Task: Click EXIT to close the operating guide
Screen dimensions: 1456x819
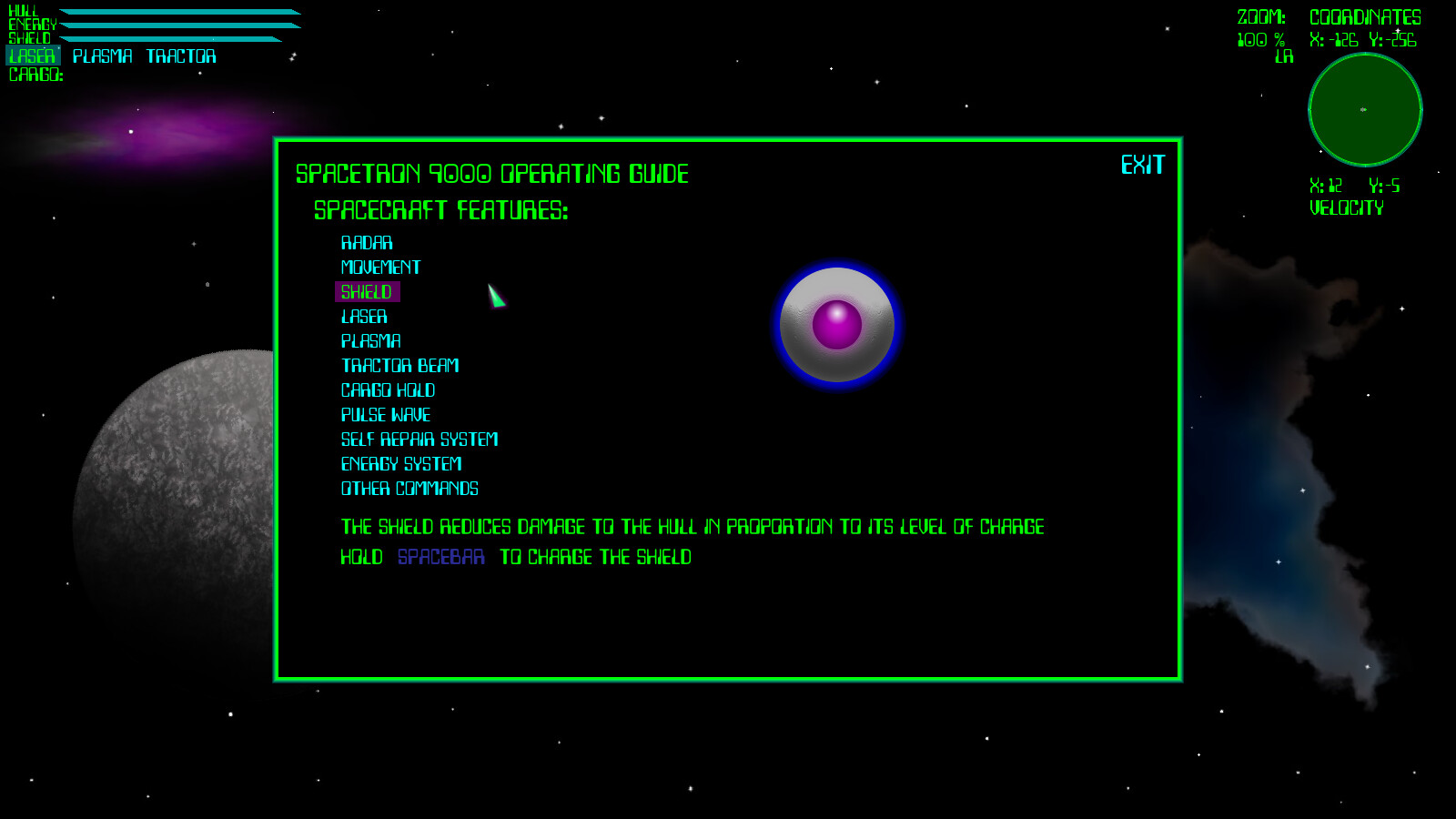Action: click(x=1142, y=166)
